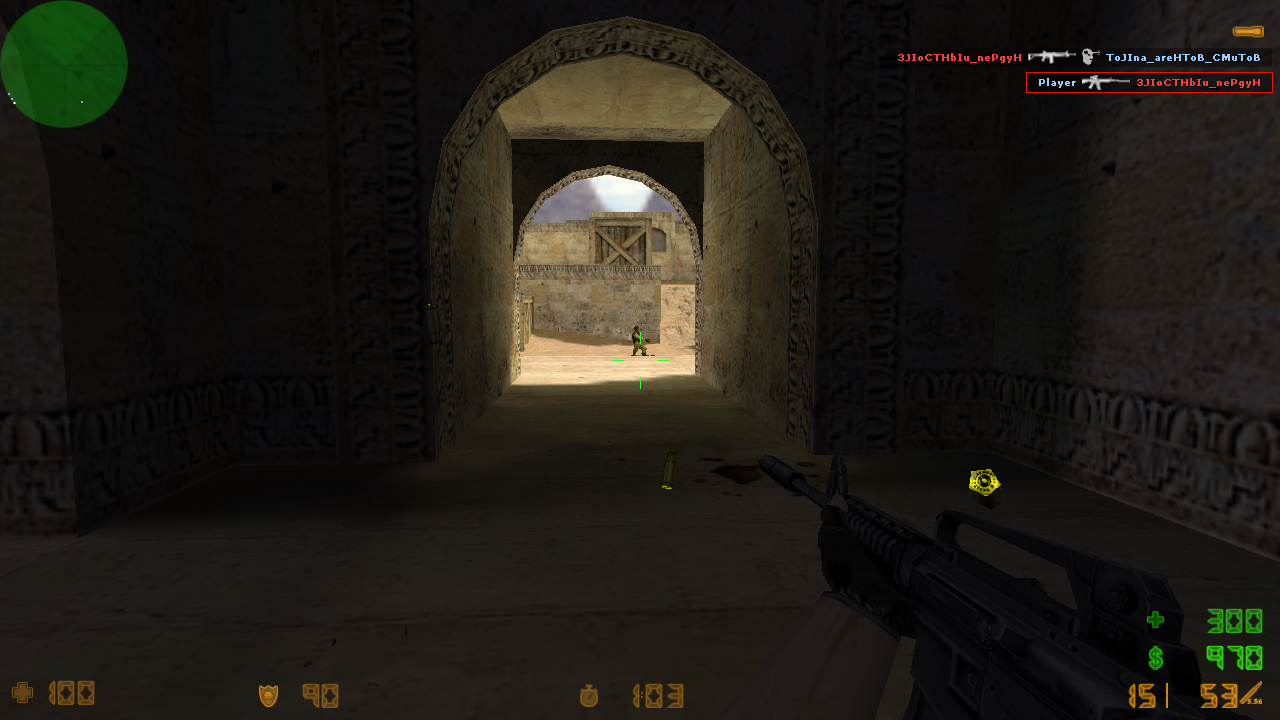This screenshot has height=720, width=1280.
Task: Click the M4A1 rifle icon beside Player
Action: pos(1104,82)
